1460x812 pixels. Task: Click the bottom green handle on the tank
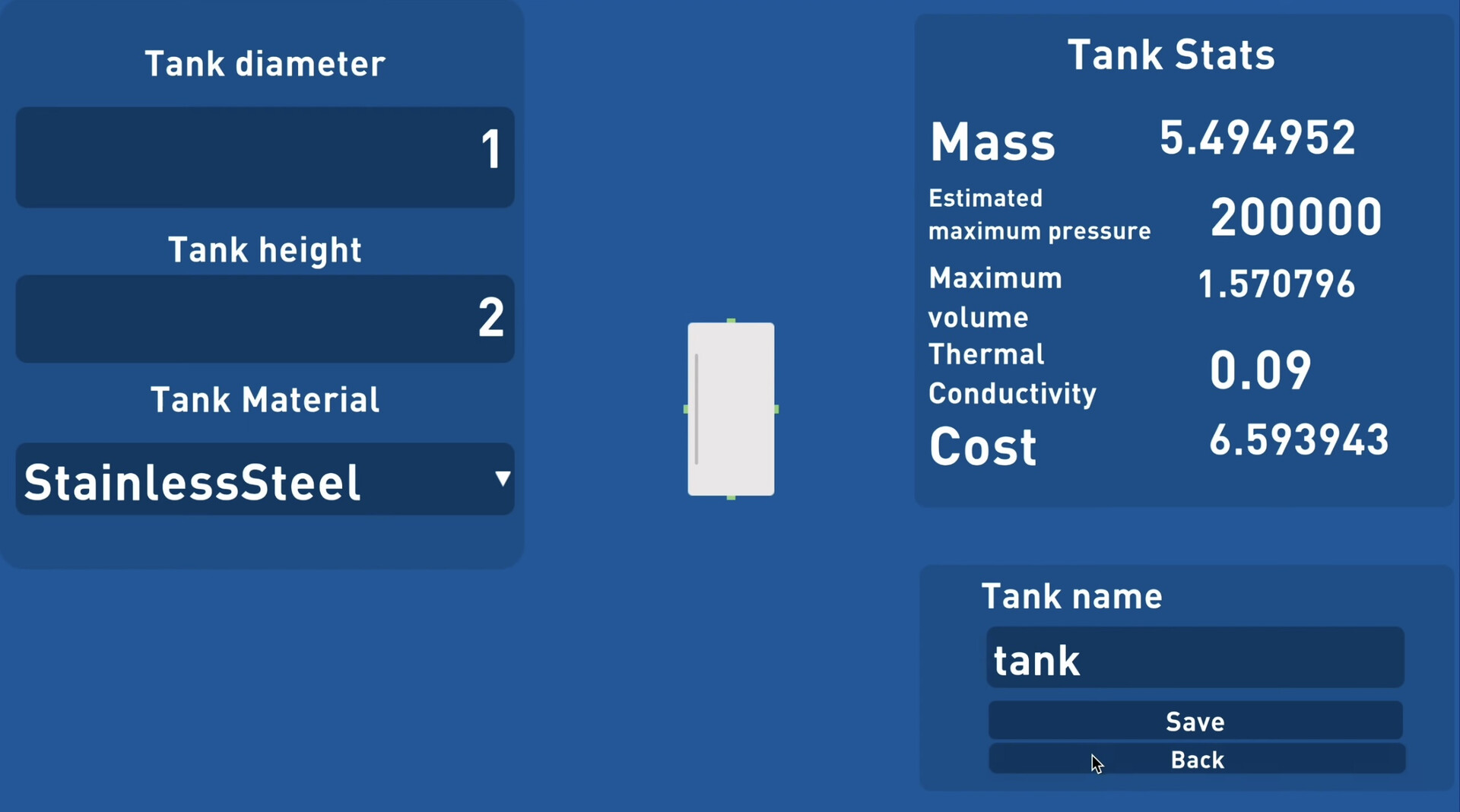tap(730, 497)
